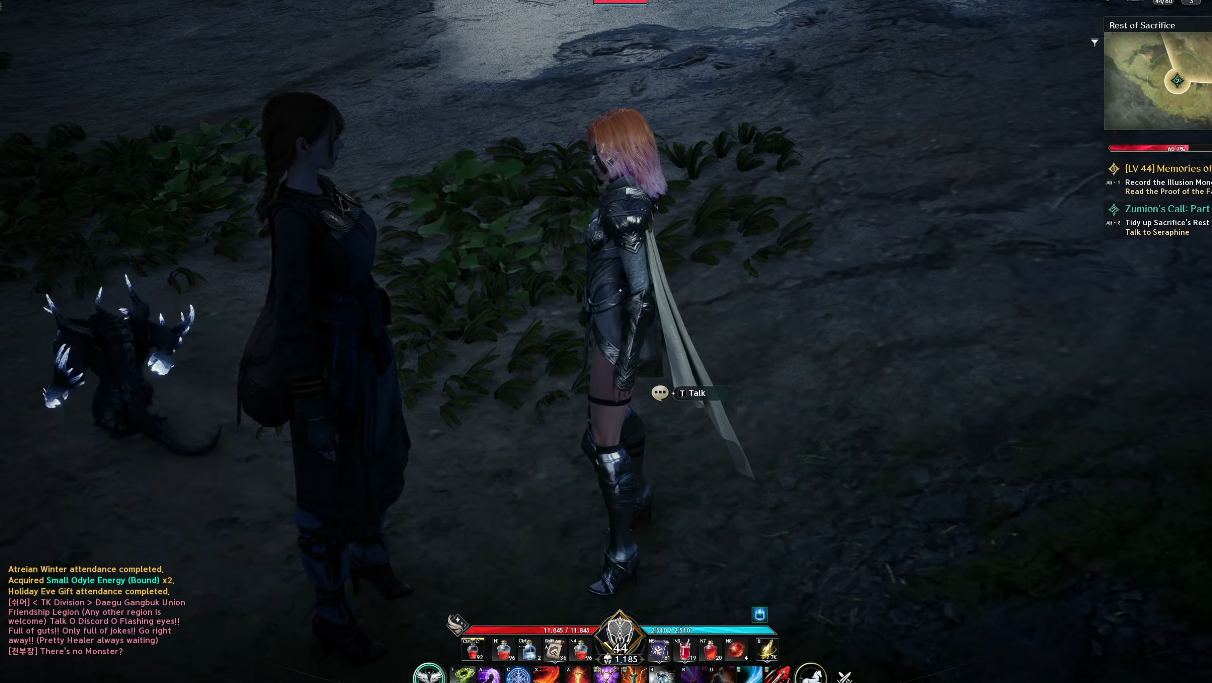
Task: Activate the blue magic circle skill
Action: (518, 676)
